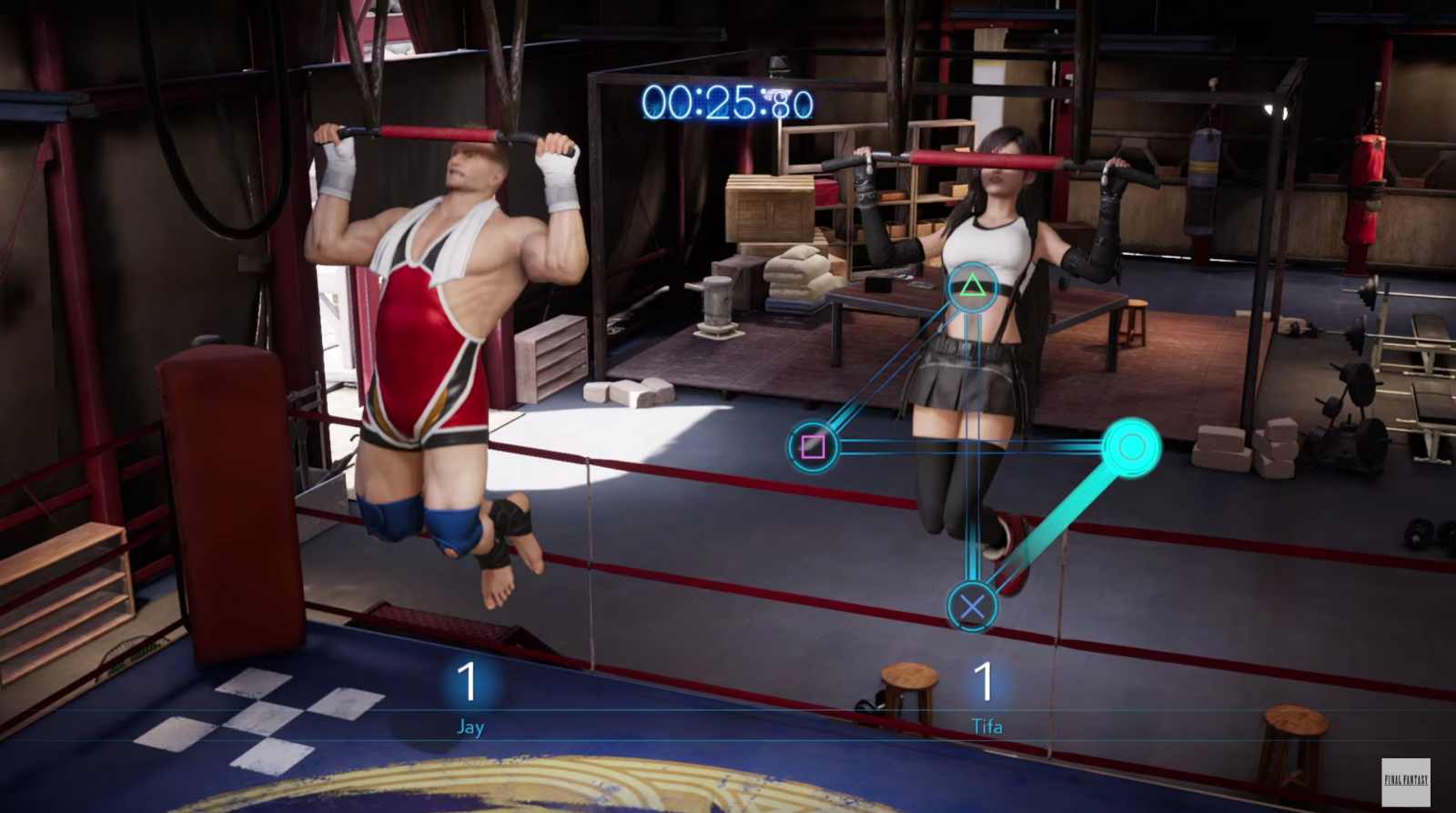The image size is (1456, 813).
Task: Click the Final Fantasy watermark logo
Action: click(1405, 780)
